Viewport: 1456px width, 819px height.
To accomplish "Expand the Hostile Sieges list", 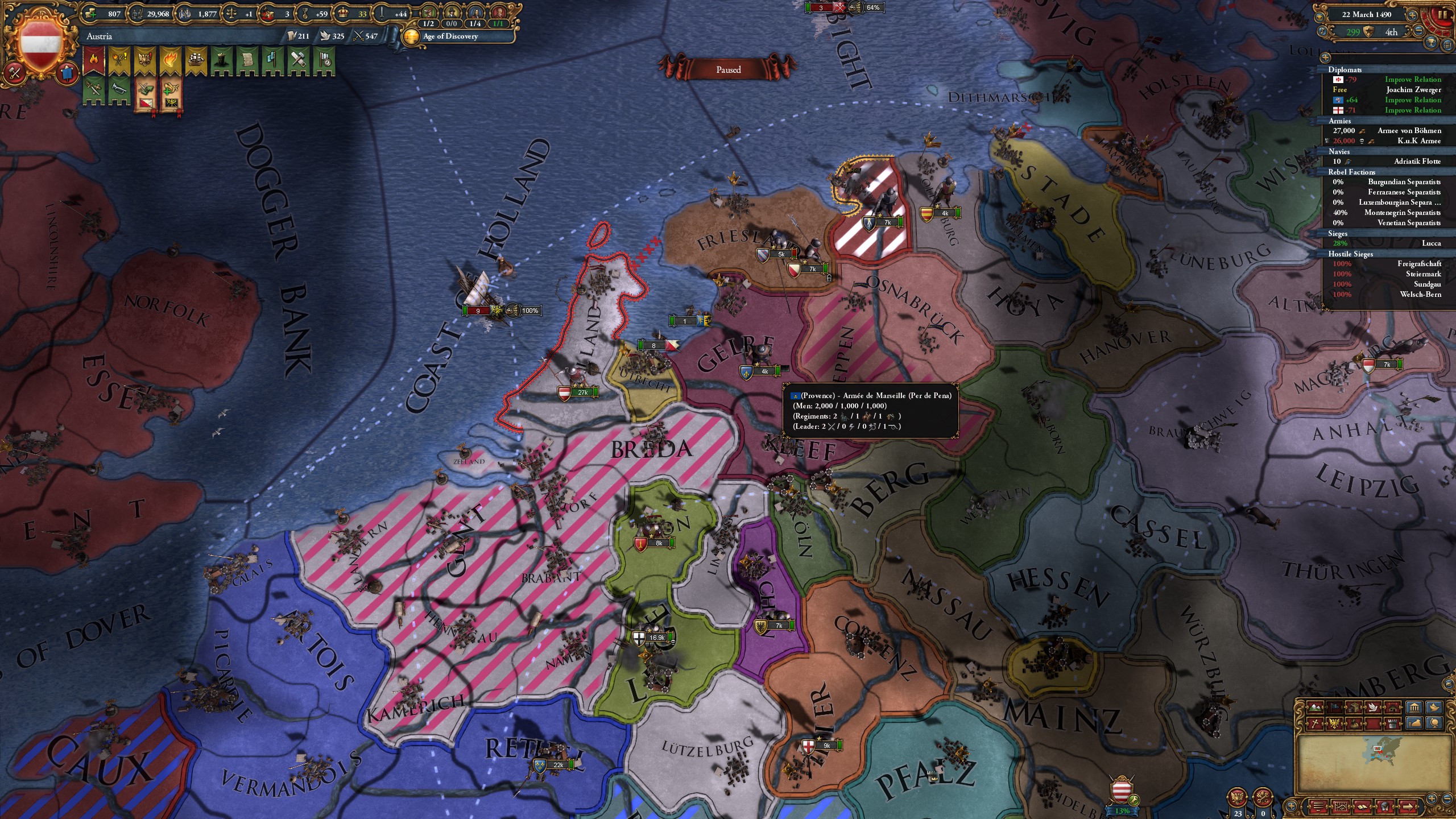I will 1351,254.
